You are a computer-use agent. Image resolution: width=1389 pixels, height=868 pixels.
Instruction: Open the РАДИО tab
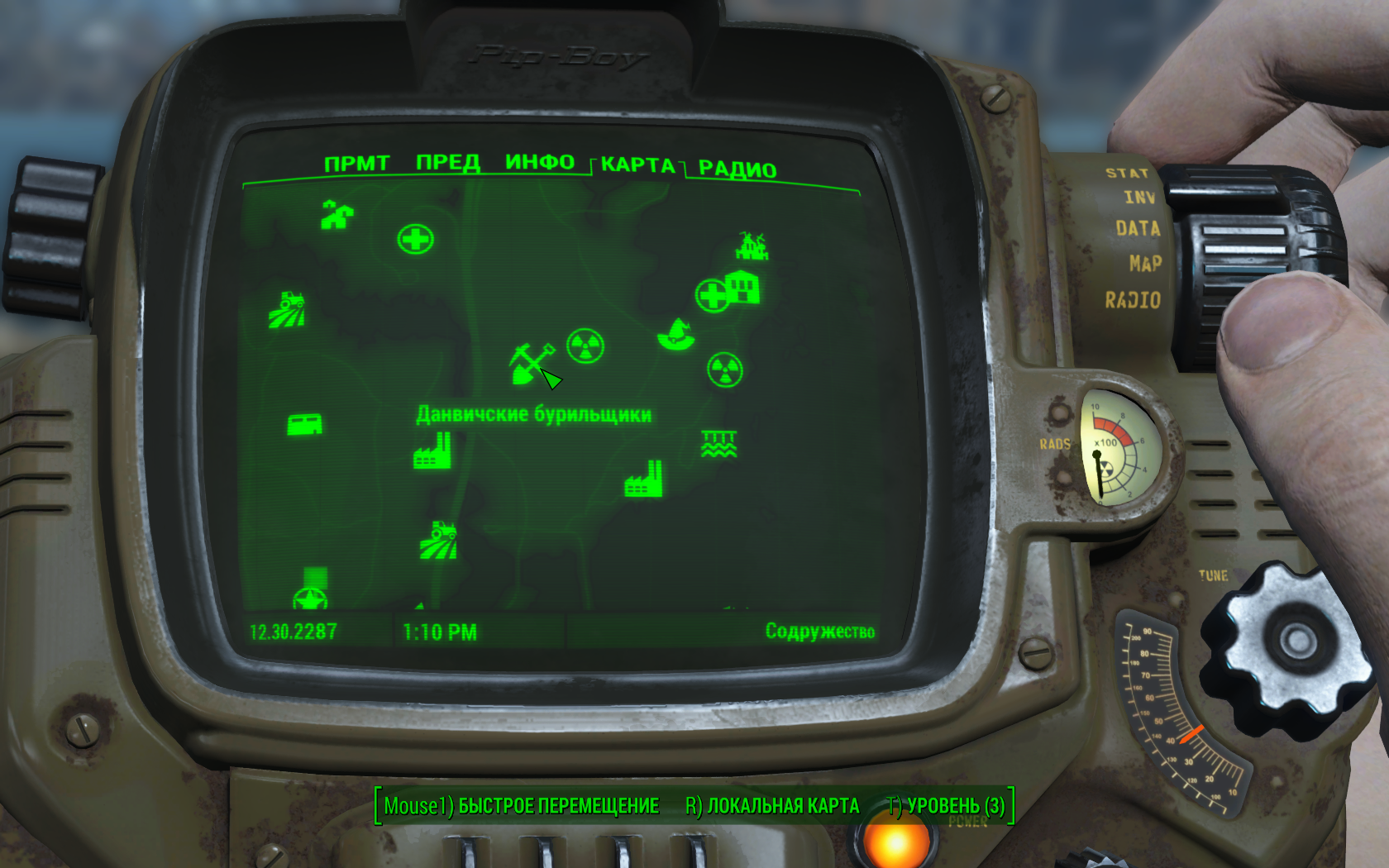(x=737, y=169)
